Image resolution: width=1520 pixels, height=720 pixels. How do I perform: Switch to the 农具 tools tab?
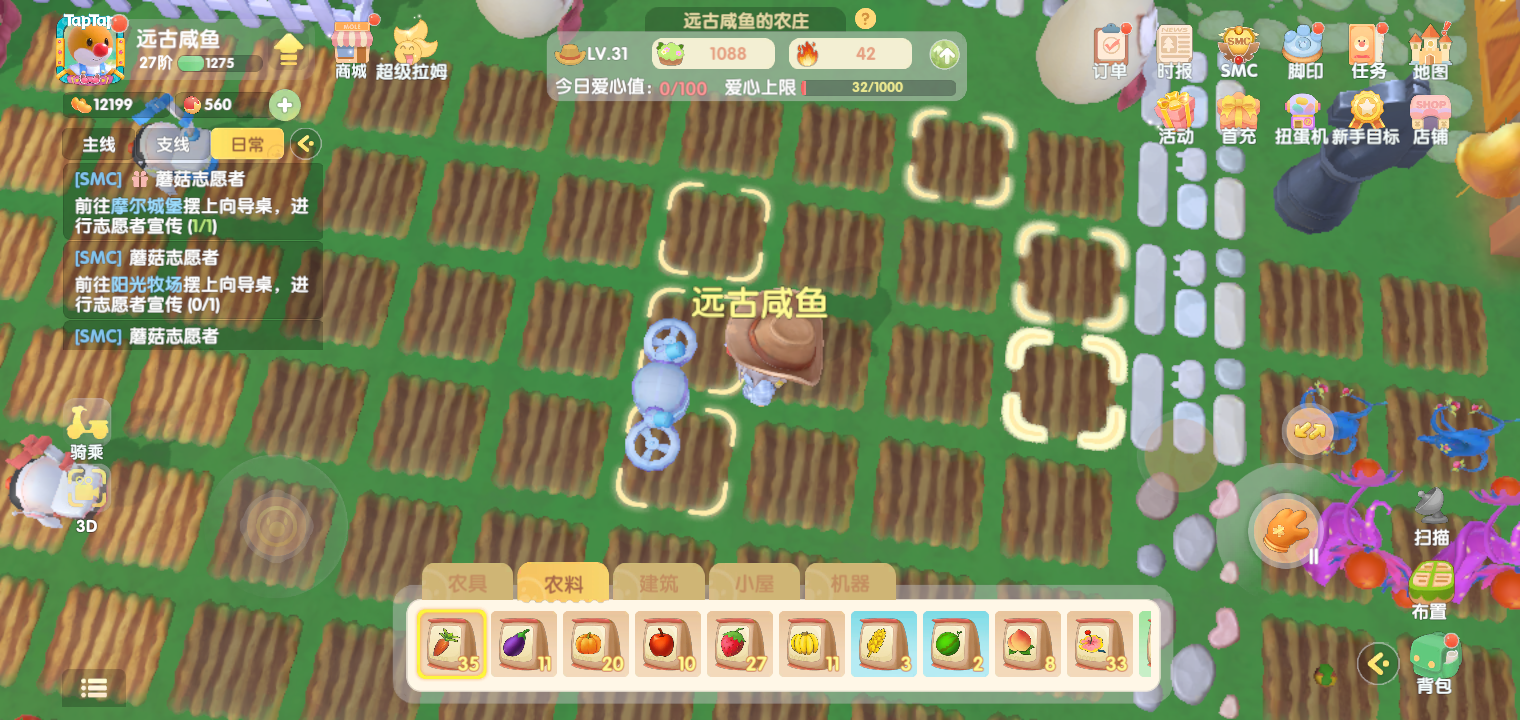click(x=466, y=583)
